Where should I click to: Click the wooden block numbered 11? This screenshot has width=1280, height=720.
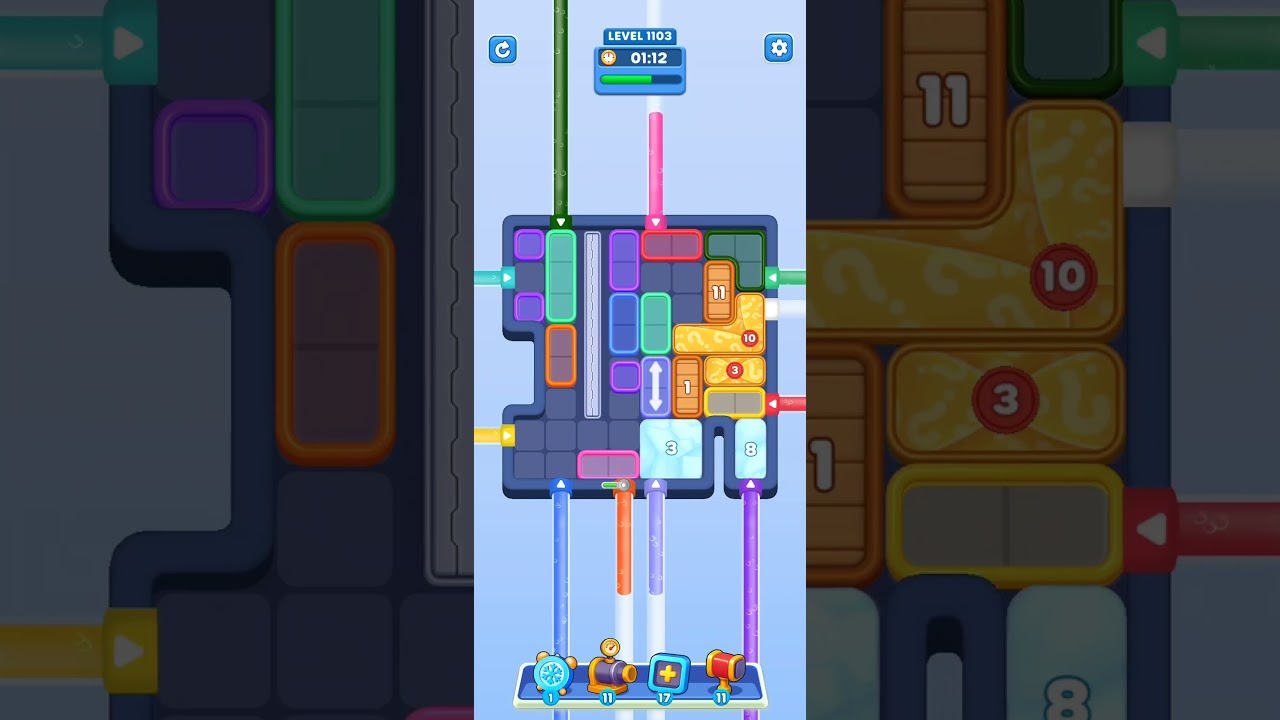click(718, 292)
